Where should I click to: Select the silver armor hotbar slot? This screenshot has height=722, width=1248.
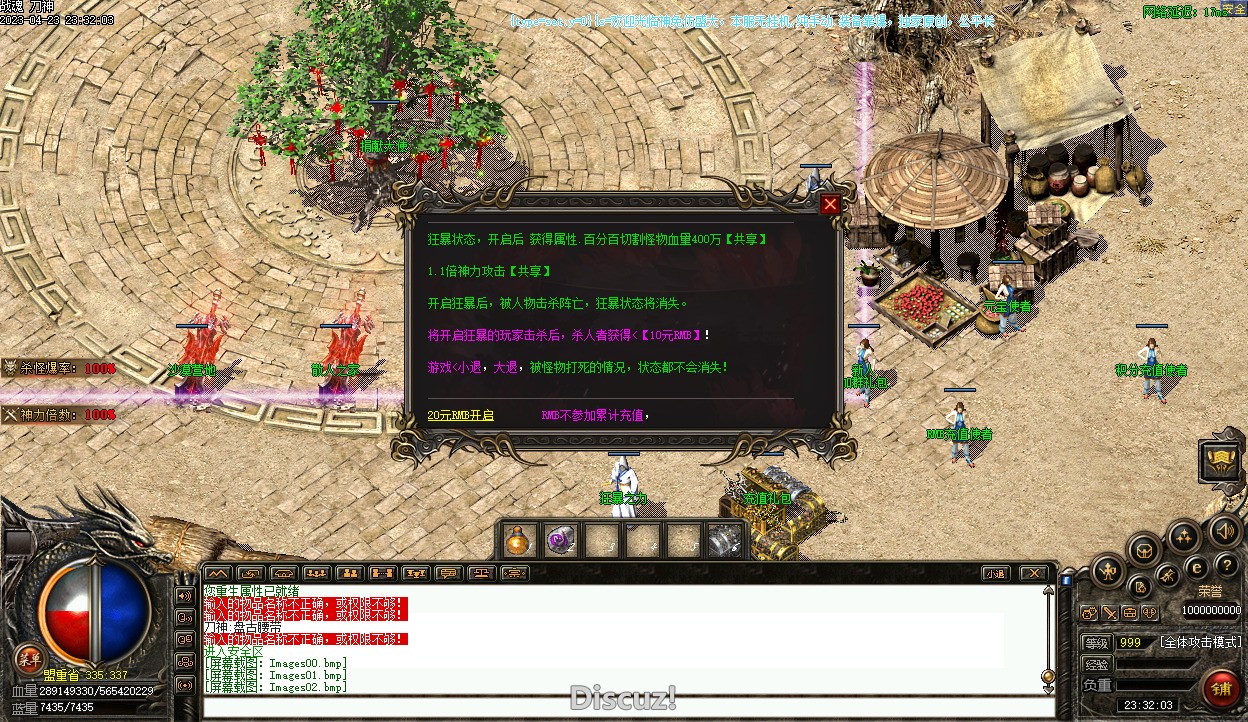[x=724, y=540]
